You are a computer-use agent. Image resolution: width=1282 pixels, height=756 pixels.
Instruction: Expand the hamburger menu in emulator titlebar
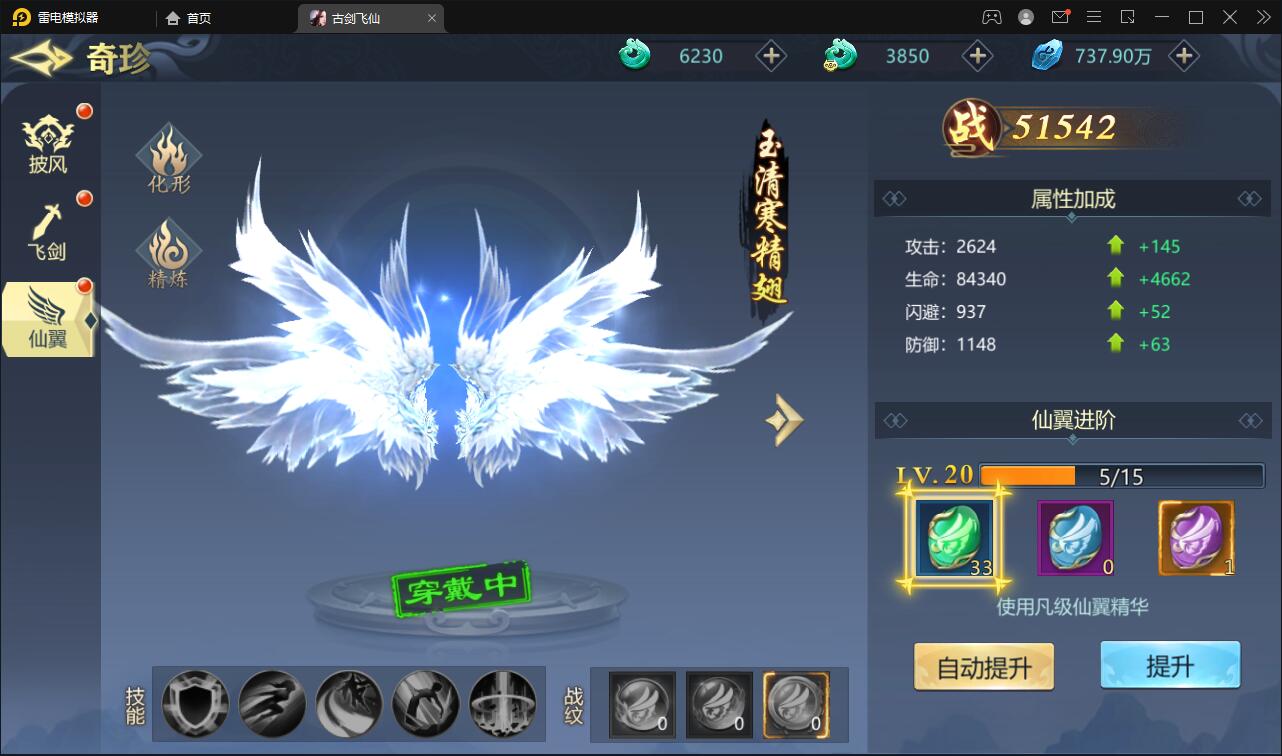coord(1094,16)
